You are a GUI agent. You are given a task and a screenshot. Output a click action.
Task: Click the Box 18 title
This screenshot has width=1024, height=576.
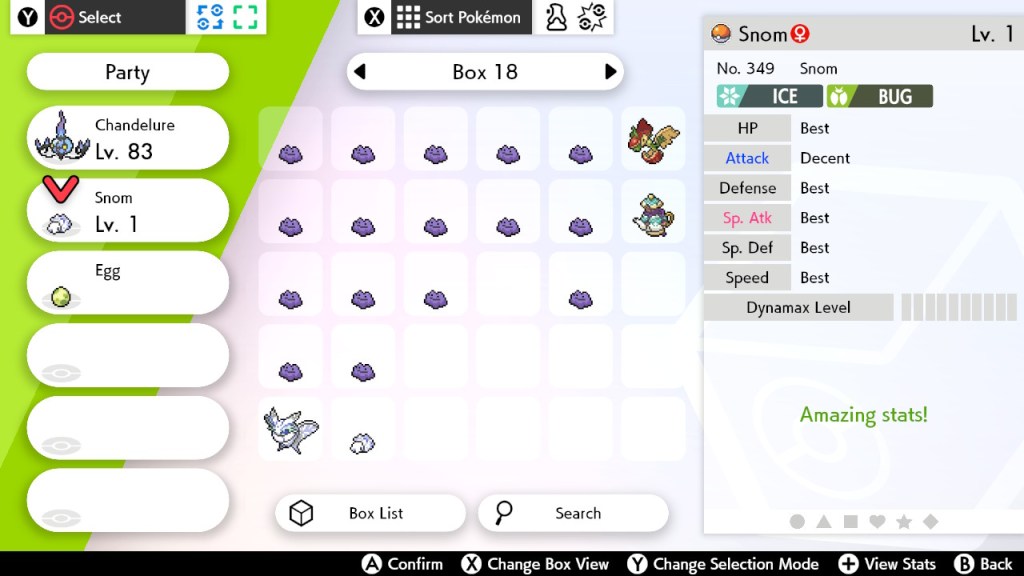(x=485, y=72)
